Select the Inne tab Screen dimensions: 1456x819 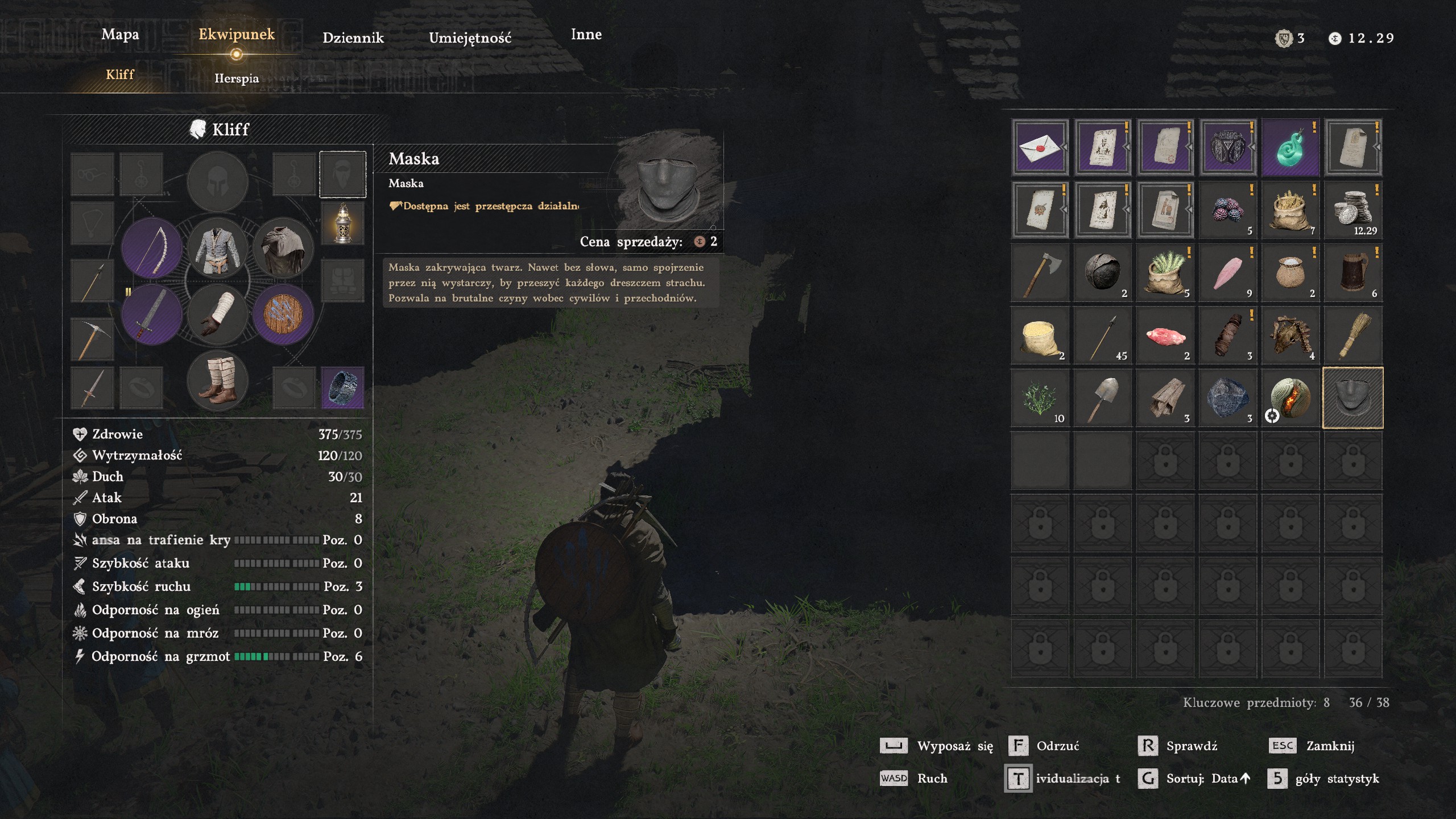tap(586, 35)
